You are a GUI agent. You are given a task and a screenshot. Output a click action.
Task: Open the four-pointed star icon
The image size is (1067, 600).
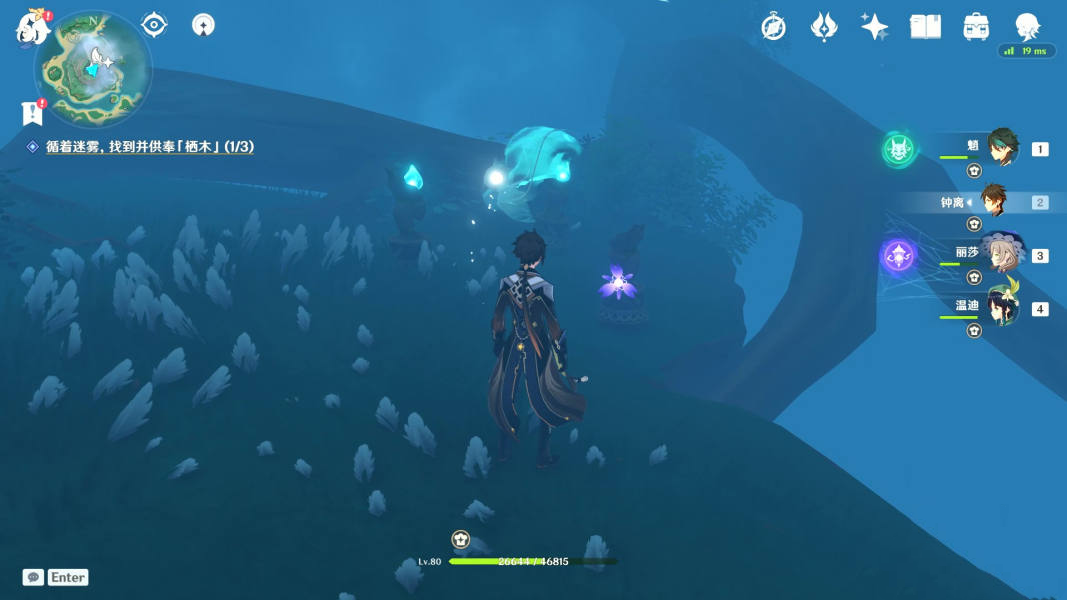874,27
